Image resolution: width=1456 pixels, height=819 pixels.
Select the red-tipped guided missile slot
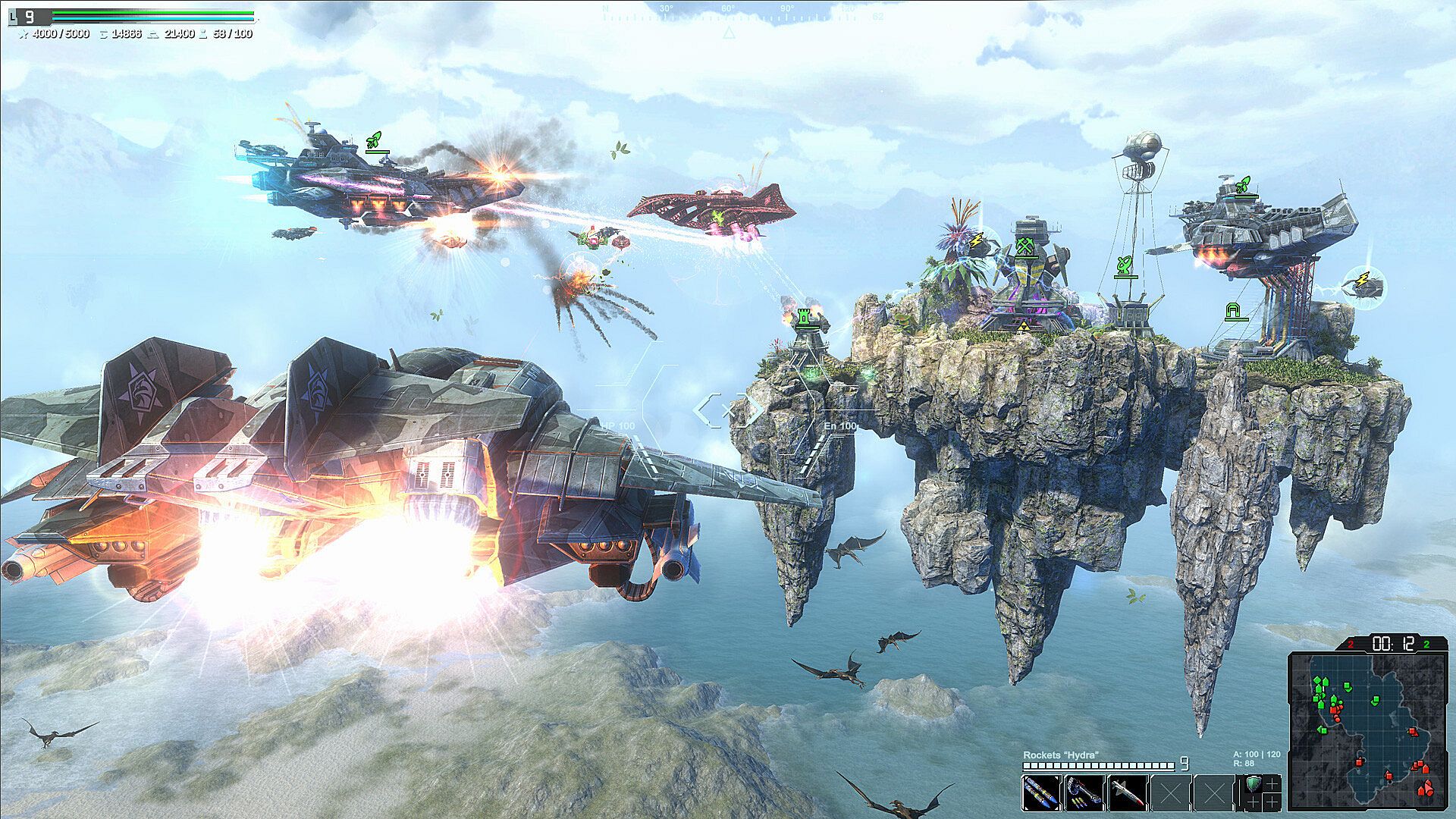coord(1127,793)
